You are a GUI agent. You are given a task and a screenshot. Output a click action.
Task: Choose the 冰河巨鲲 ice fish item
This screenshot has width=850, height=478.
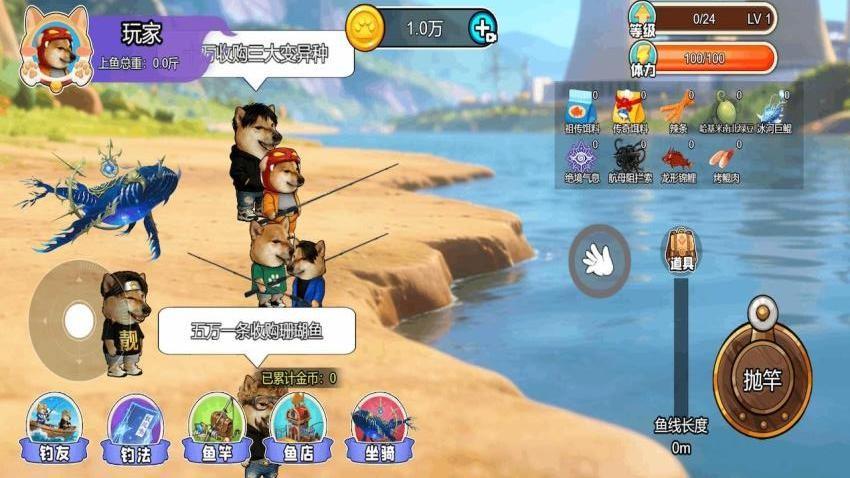point(774,110)
